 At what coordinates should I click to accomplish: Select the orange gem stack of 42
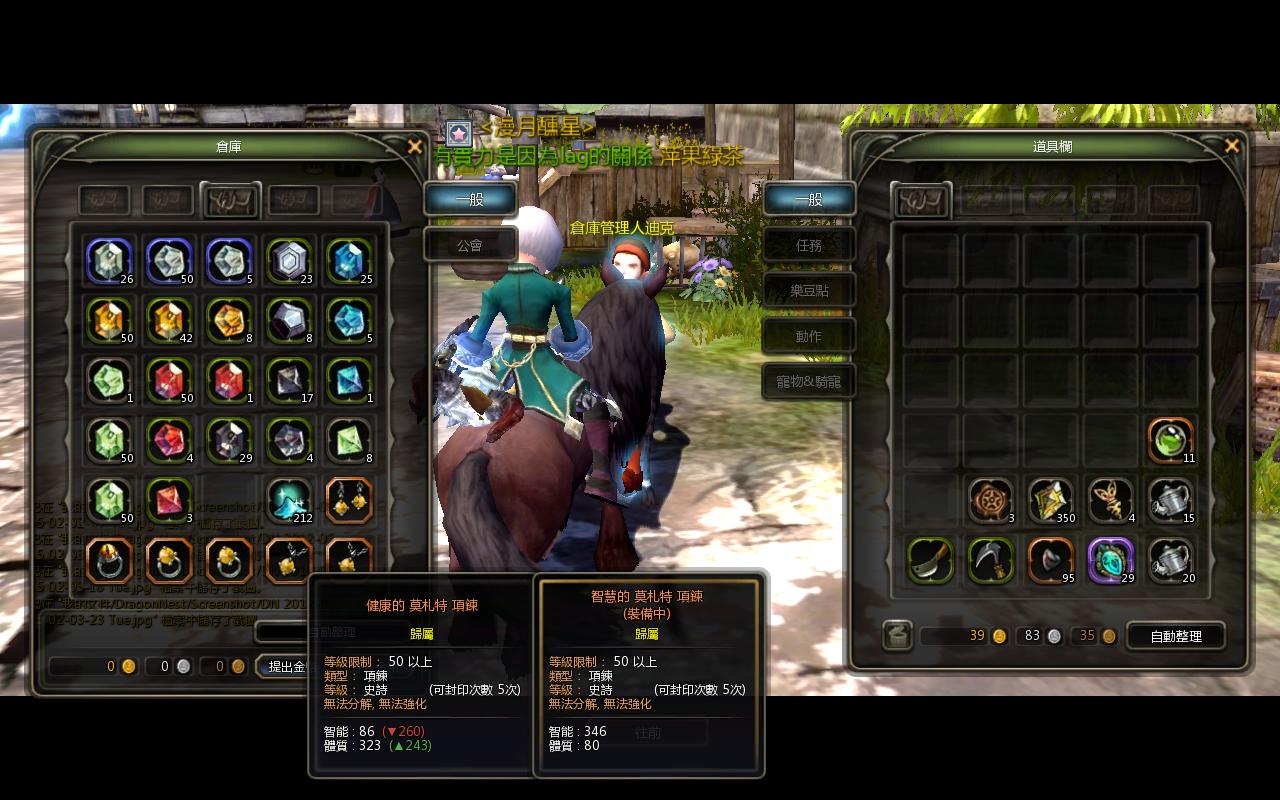[x=169, y=320]
